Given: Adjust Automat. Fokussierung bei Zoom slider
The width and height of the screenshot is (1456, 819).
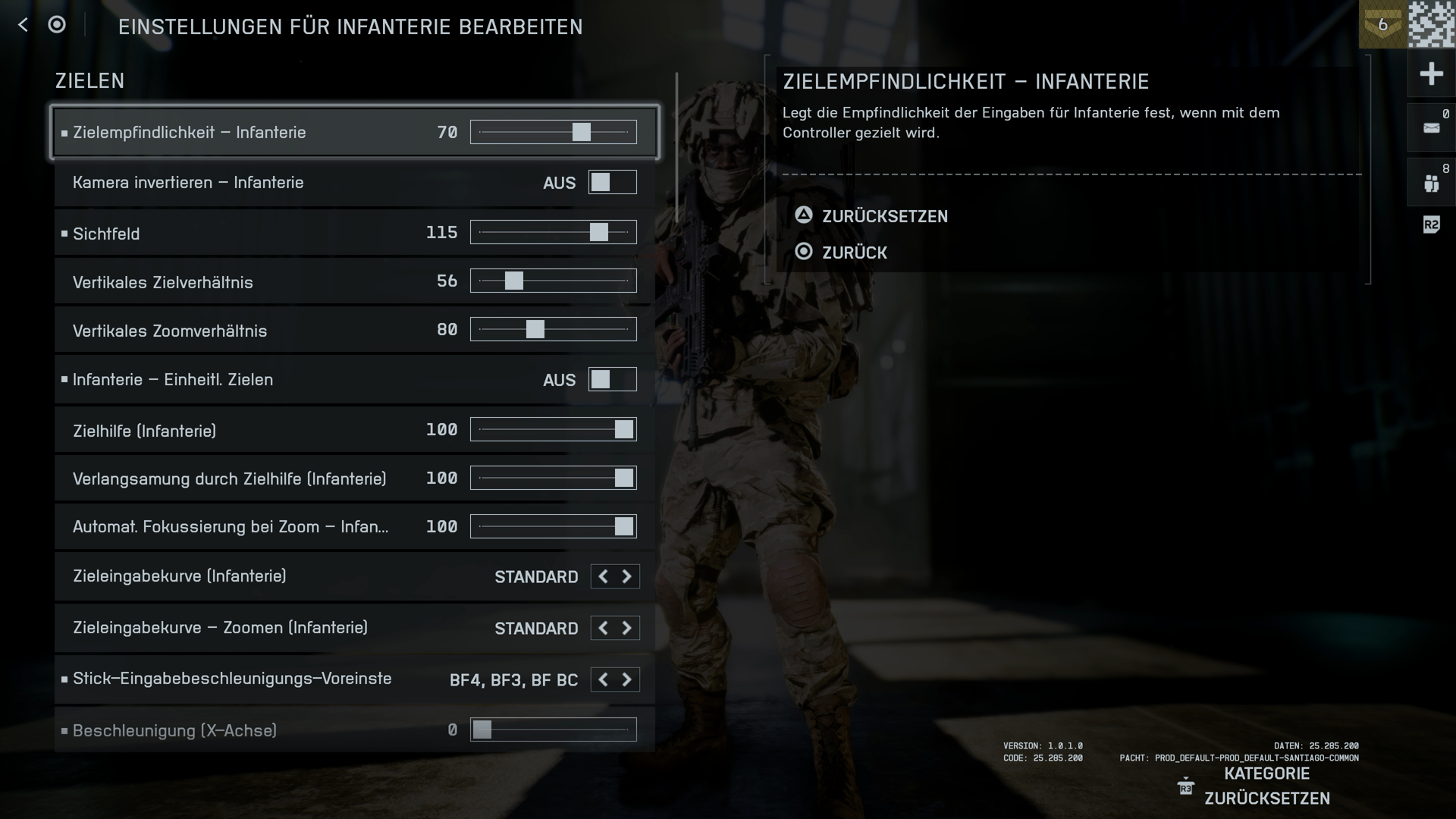Looking at the screenshot, I should pyautogui.click(x=623, y=526).
